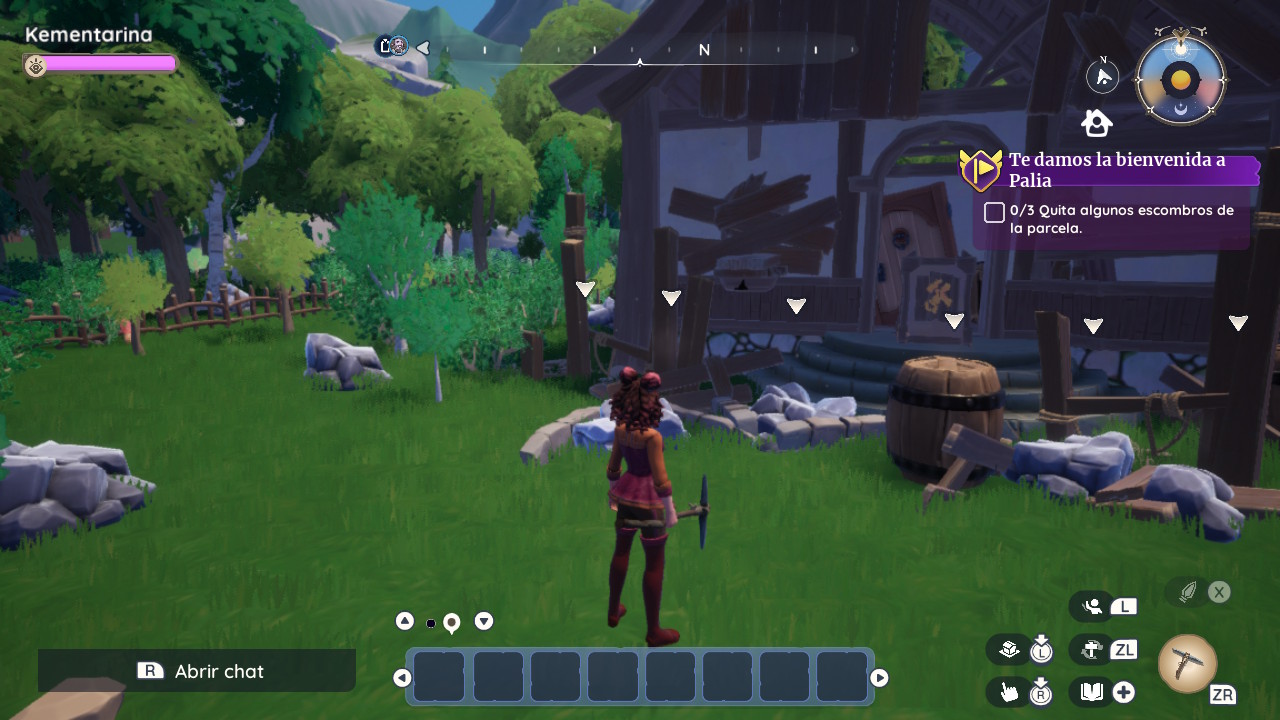
Task: Open the placement box icon
Action: (x=1009, y=649)
